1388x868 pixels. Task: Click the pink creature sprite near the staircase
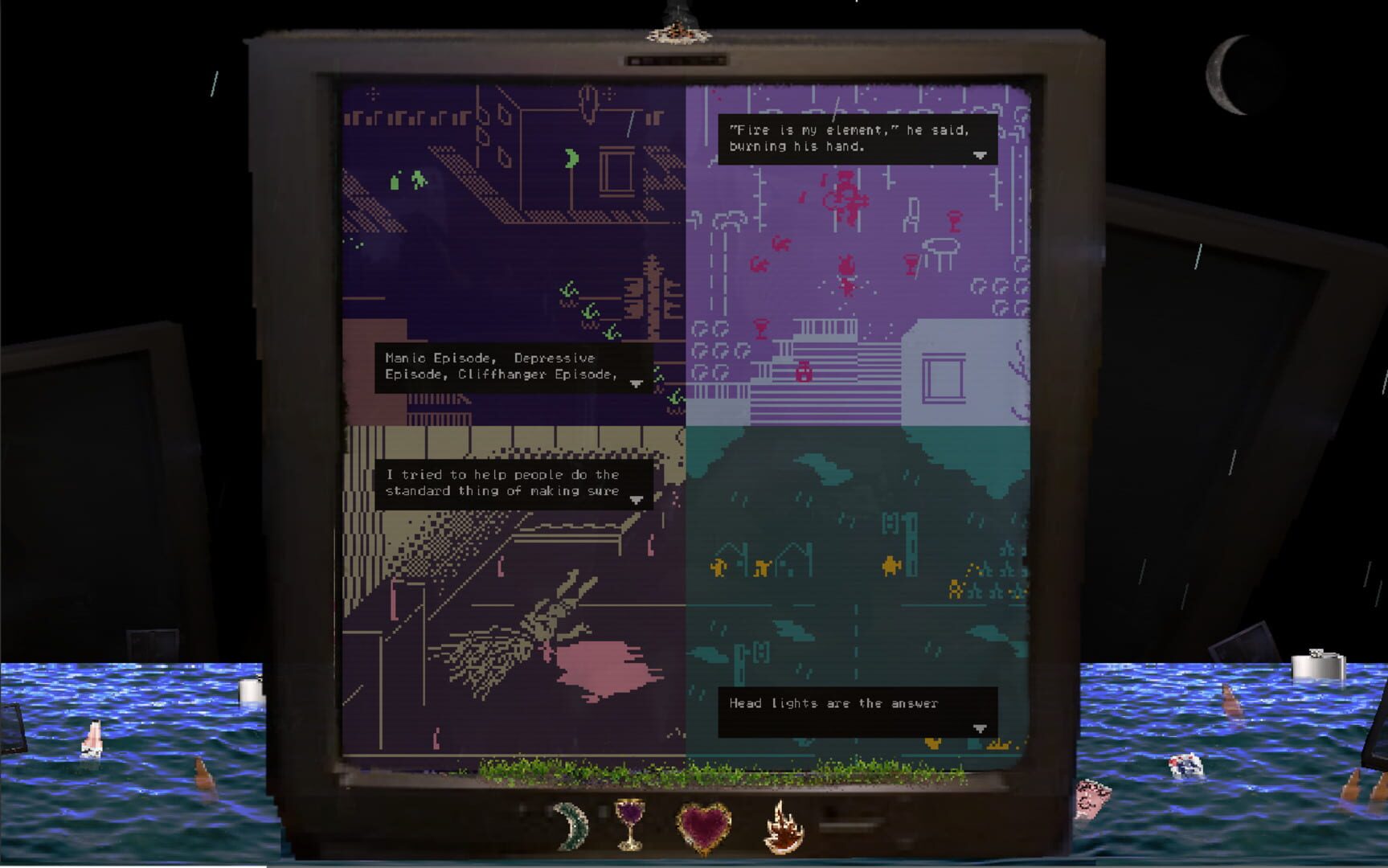(x=803, y=372)
